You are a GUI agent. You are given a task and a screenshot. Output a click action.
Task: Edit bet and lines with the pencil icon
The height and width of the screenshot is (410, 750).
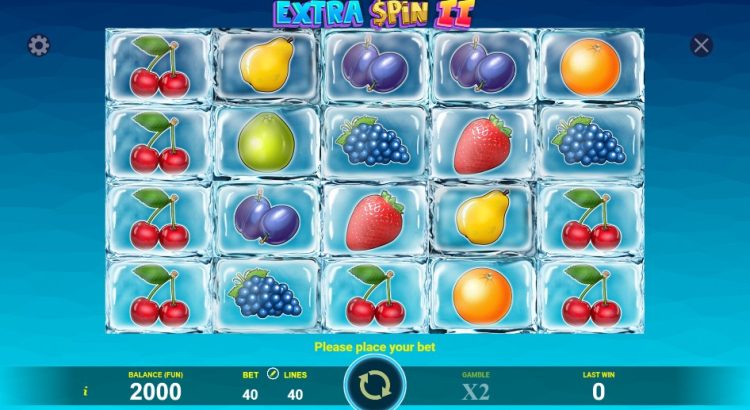coord(273,375)
